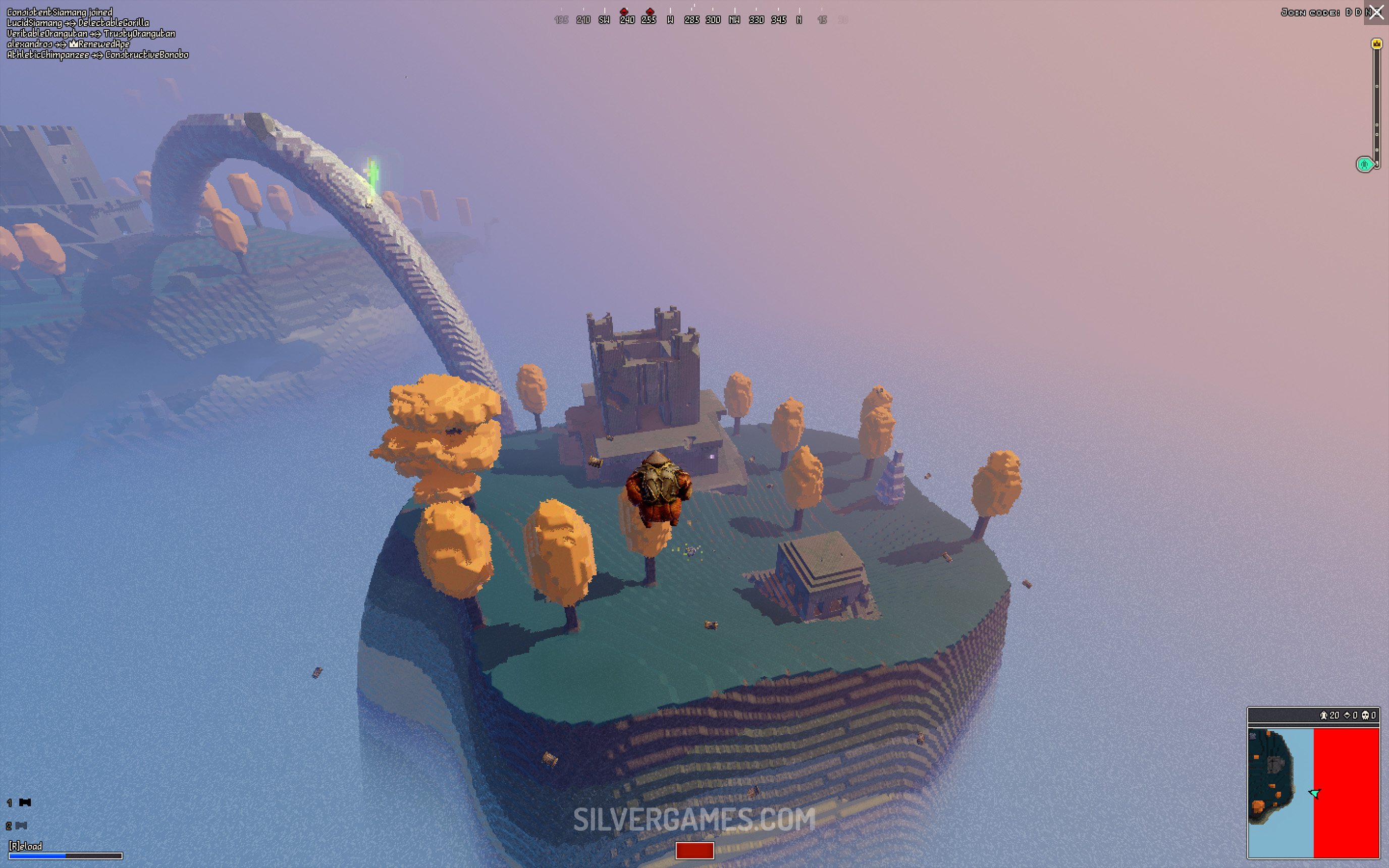Click the teal player marker on altitude bar
The image size is (1389, 868).
[1364, 165]
